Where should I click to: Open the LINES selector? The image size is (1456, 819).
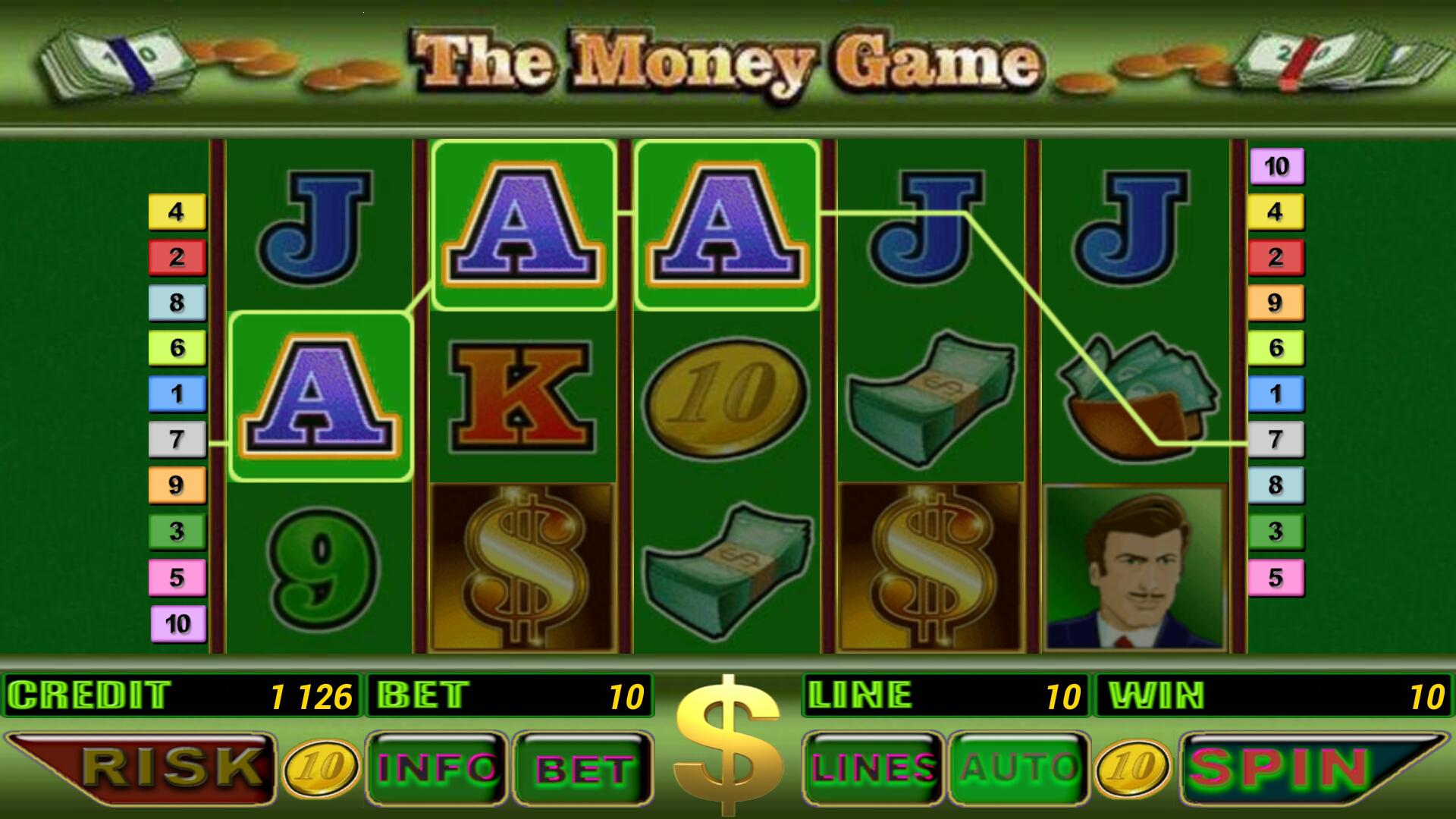click(872, 767)
